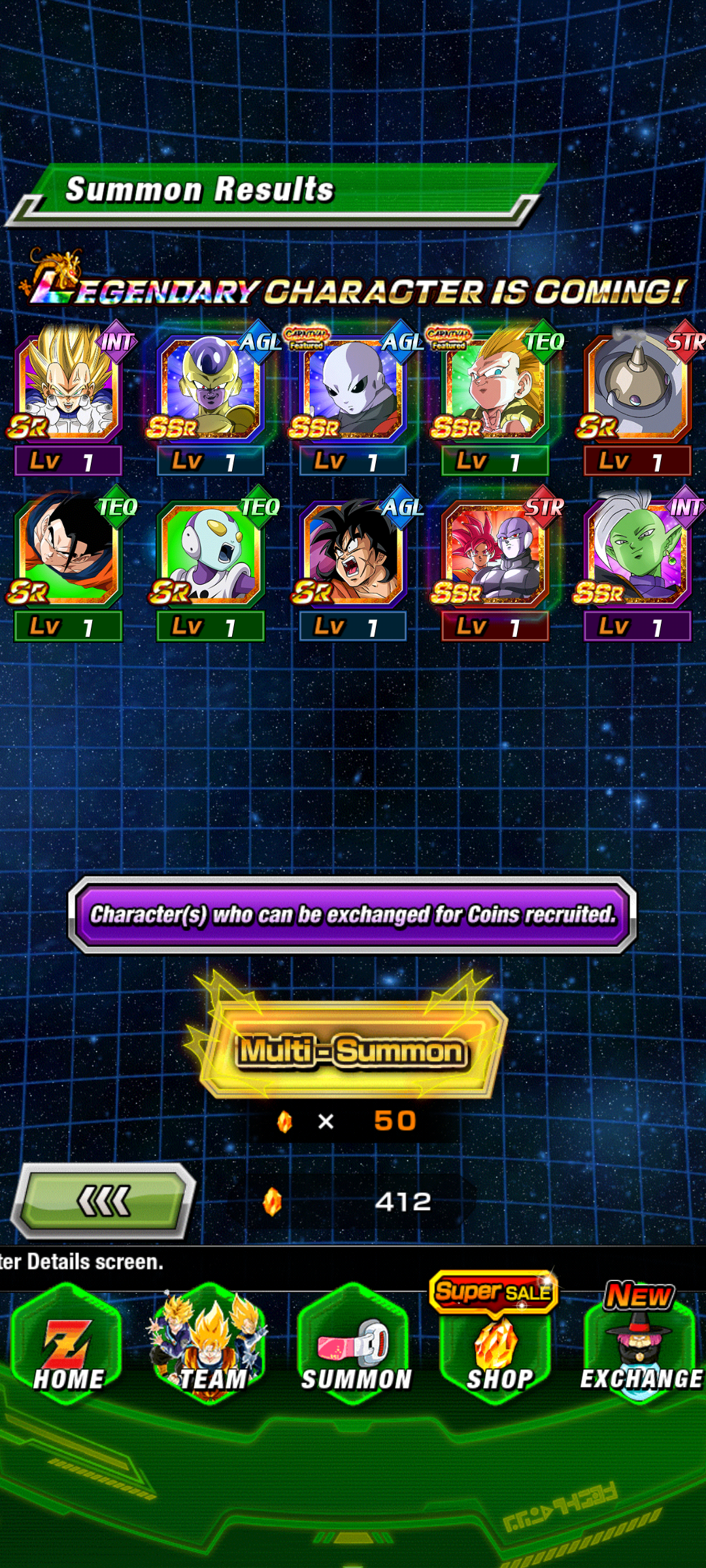706x1568 pixels.
Task: Tap the coin exchange notification banner
Action: pos(353,915)
